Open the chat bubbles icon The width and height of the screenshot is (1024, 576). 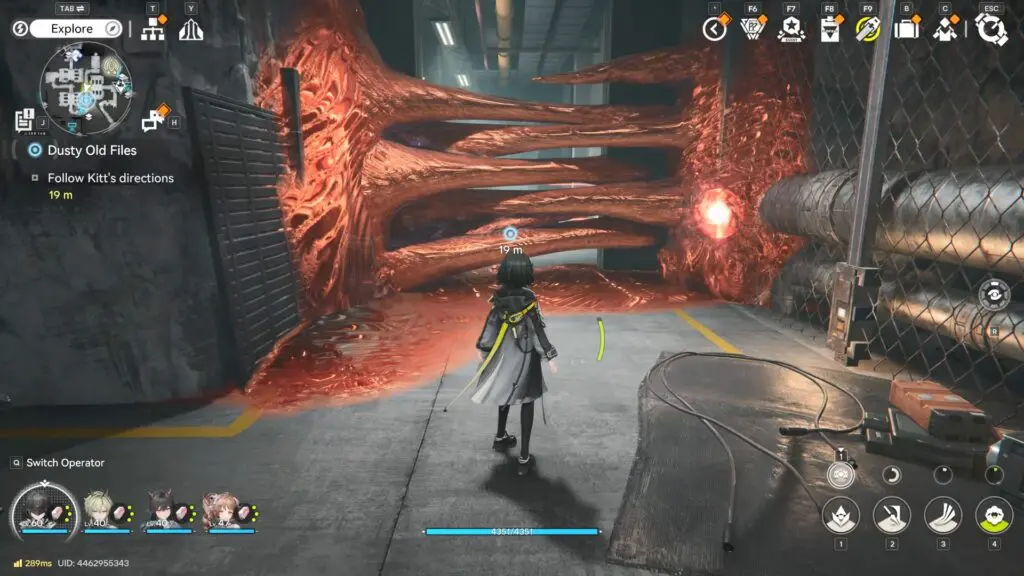[x=154, y=120]
